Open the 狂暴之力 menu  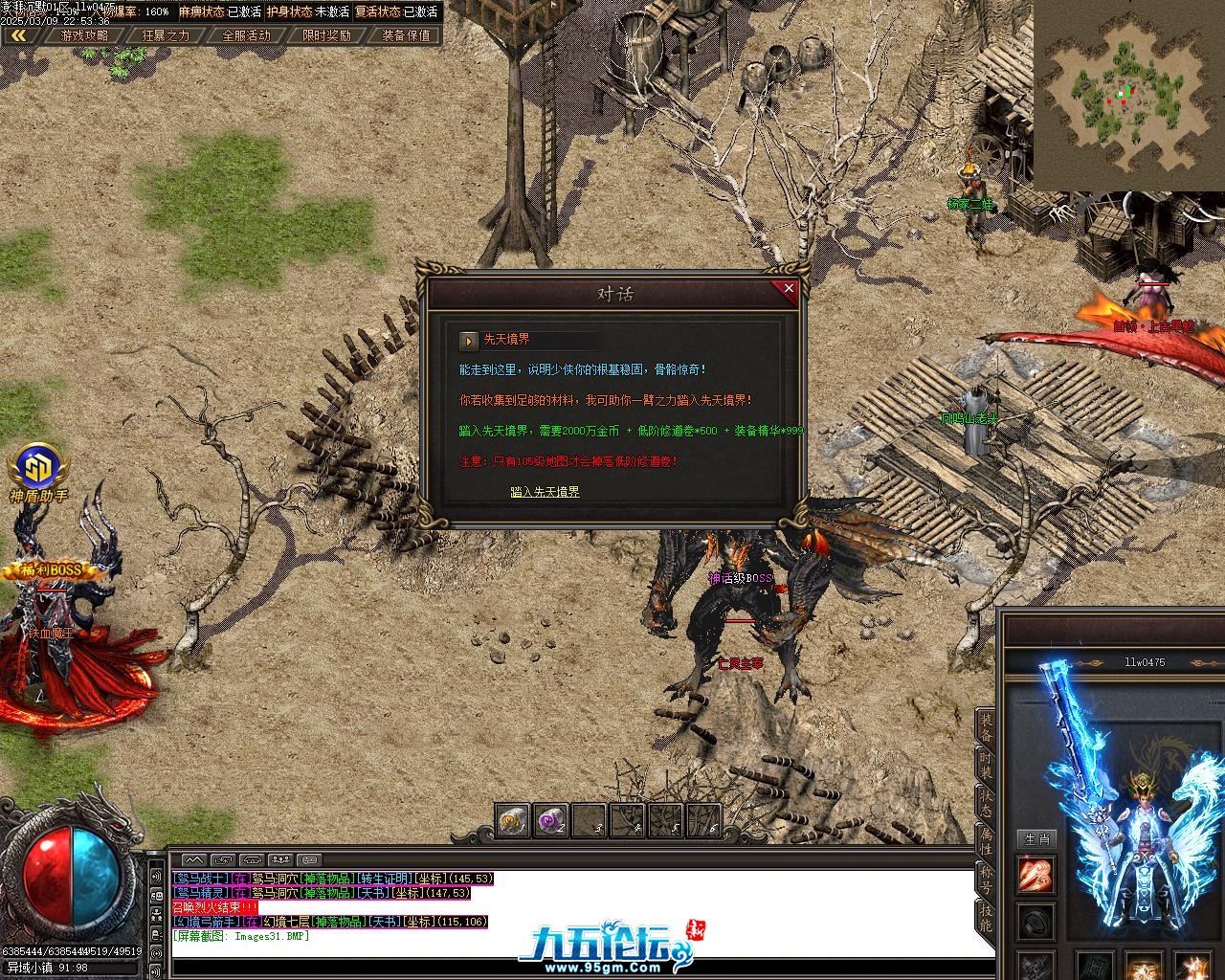point(166,35)
